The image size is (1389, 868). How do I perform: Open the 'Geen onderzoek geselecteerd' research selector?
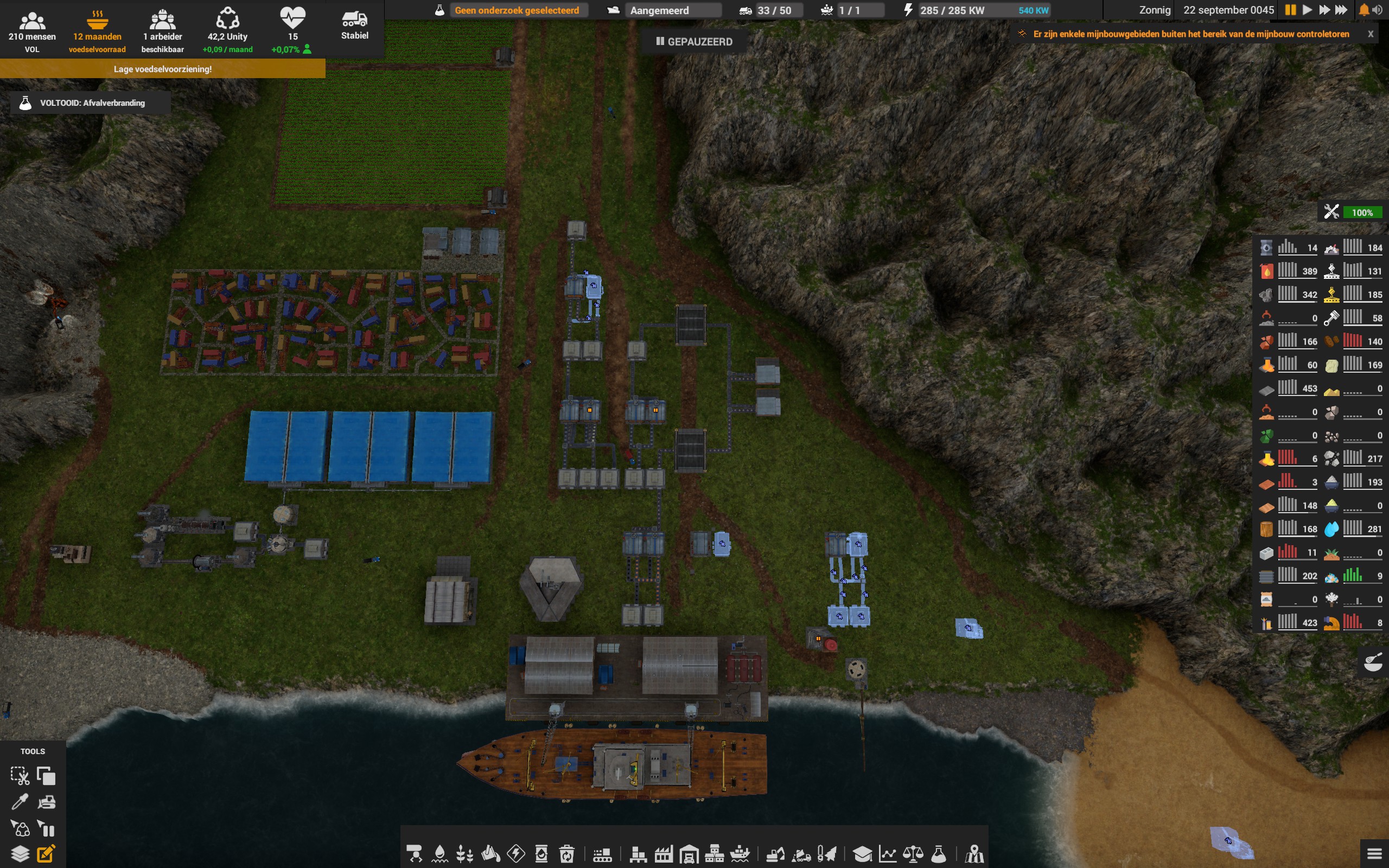pos(517,10)
